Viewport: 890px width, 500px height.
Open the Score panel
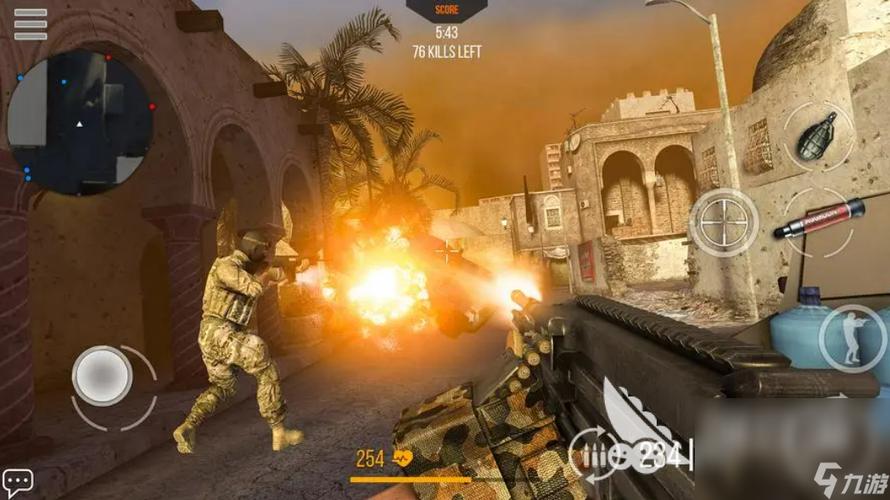pyautogui.click(x=446, y=10)
